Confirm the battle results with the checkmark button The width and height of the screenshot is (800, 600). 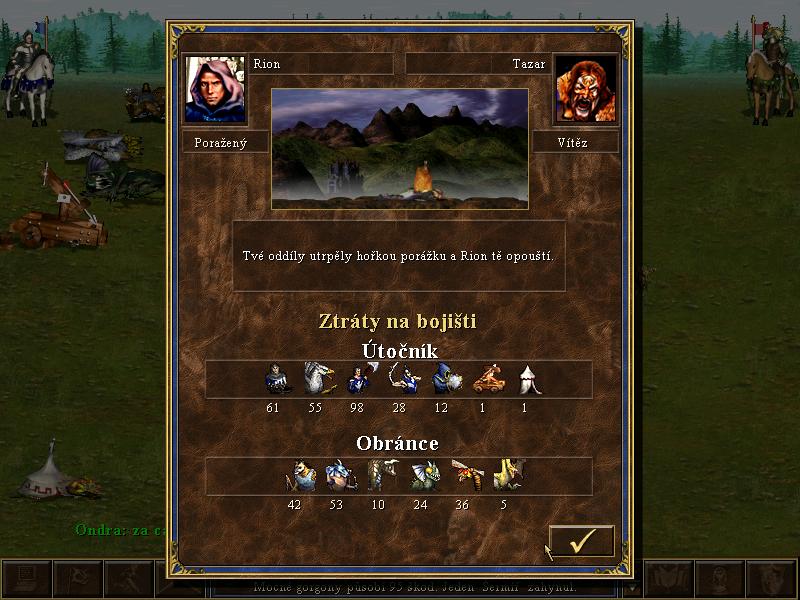(x=581, y=541)
